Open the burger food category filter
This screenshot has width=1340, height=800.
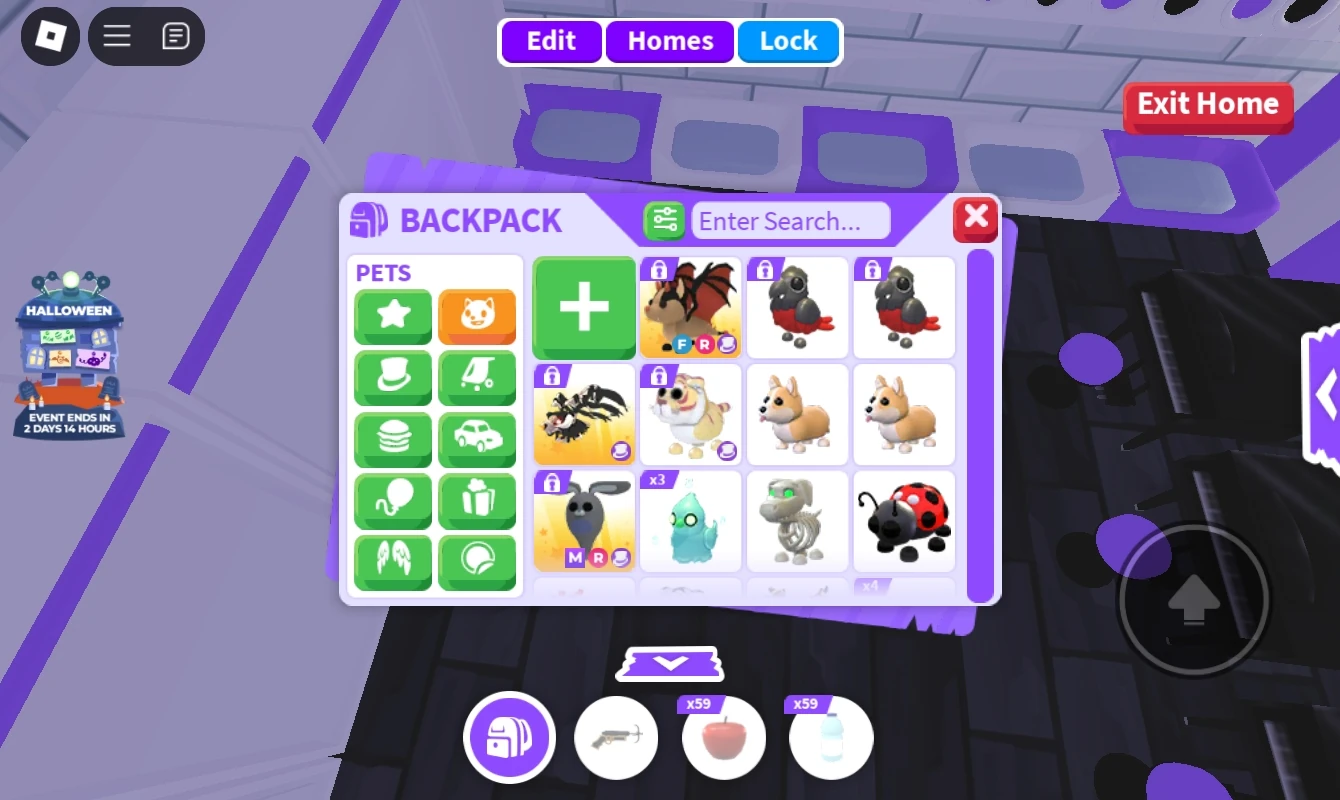click(392, 440)
